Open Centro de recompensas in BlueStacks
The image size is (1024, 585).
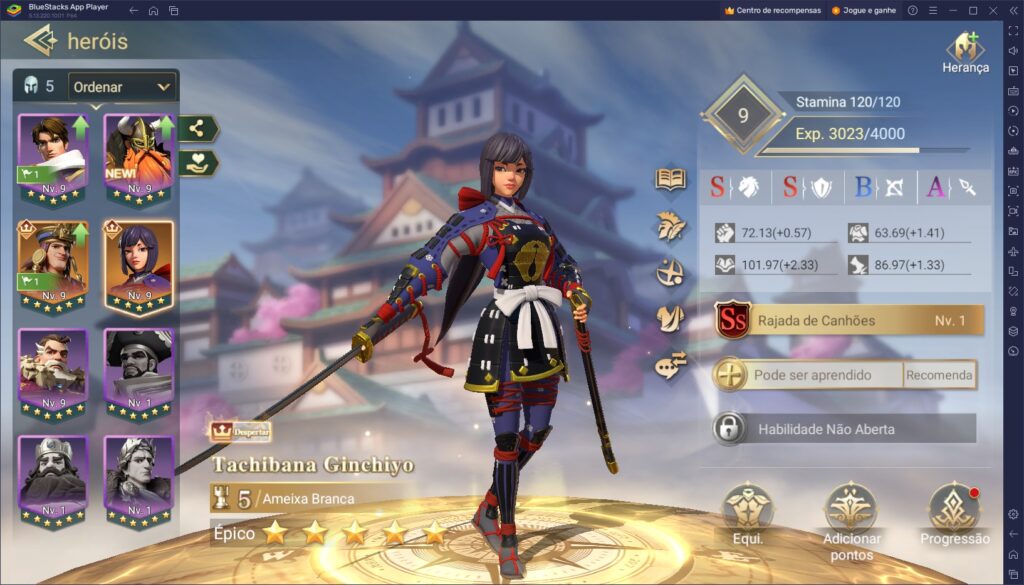tap(771, 10)
